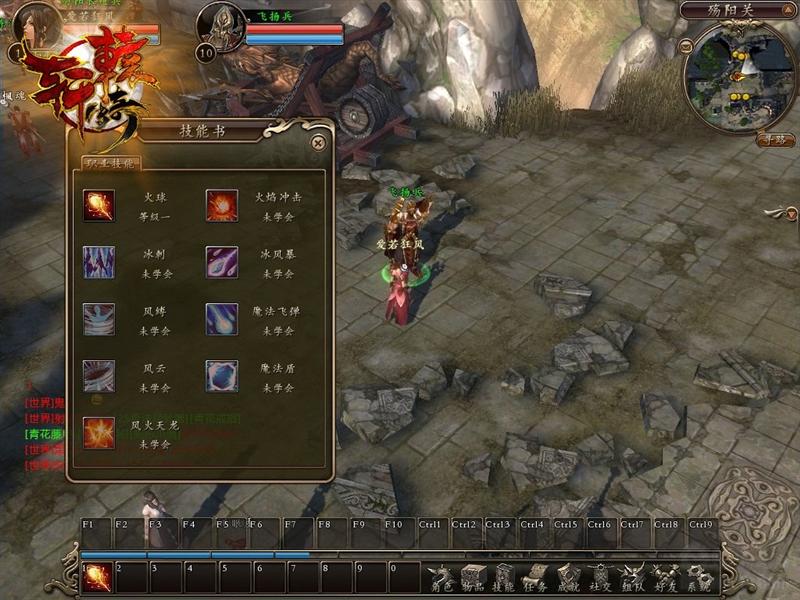Choose the 冰刺 ice spike skill
This screenshot has width=800, height=600.
99,262
